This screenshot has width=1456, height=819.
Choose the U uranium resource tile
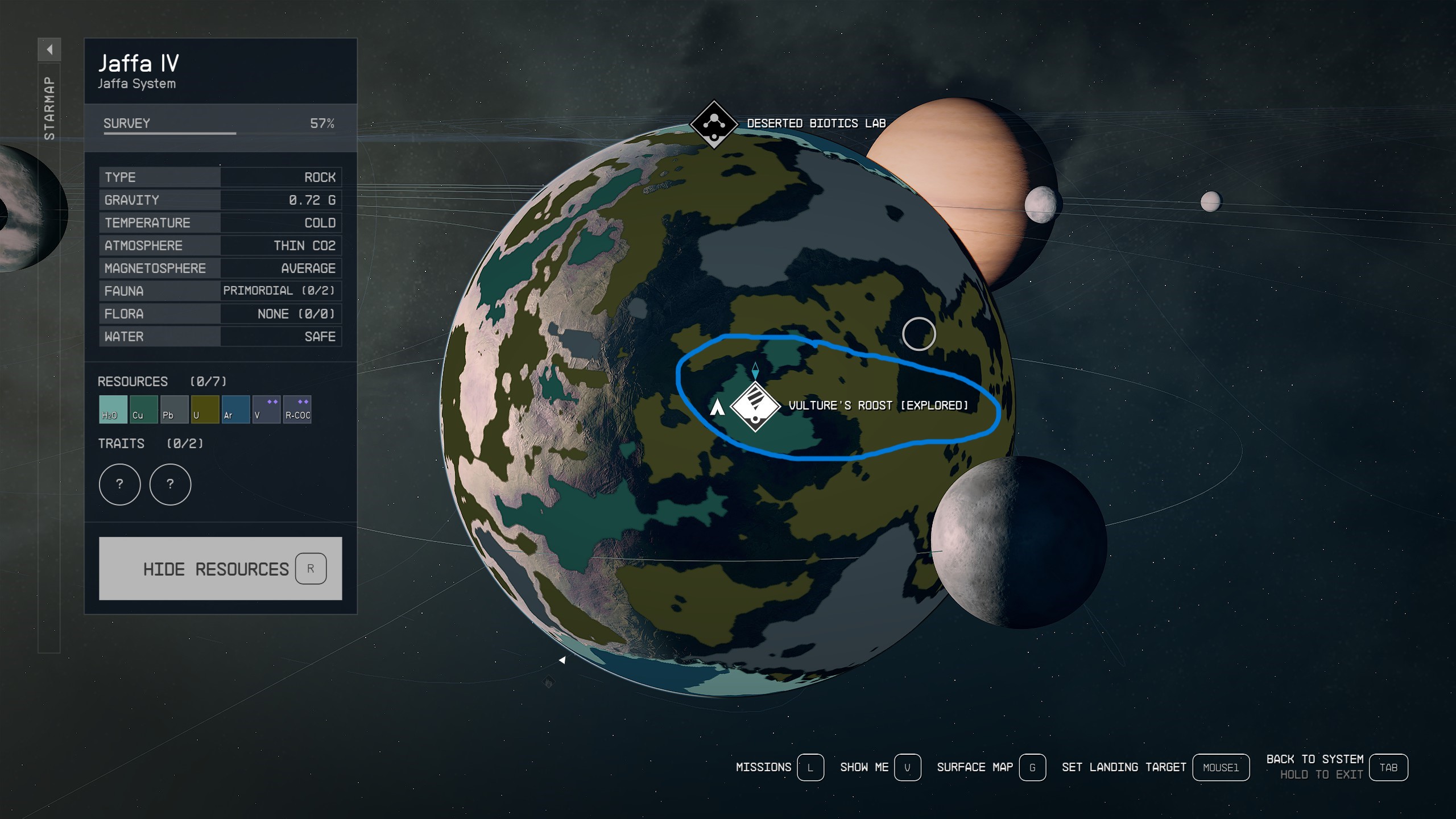205,409
